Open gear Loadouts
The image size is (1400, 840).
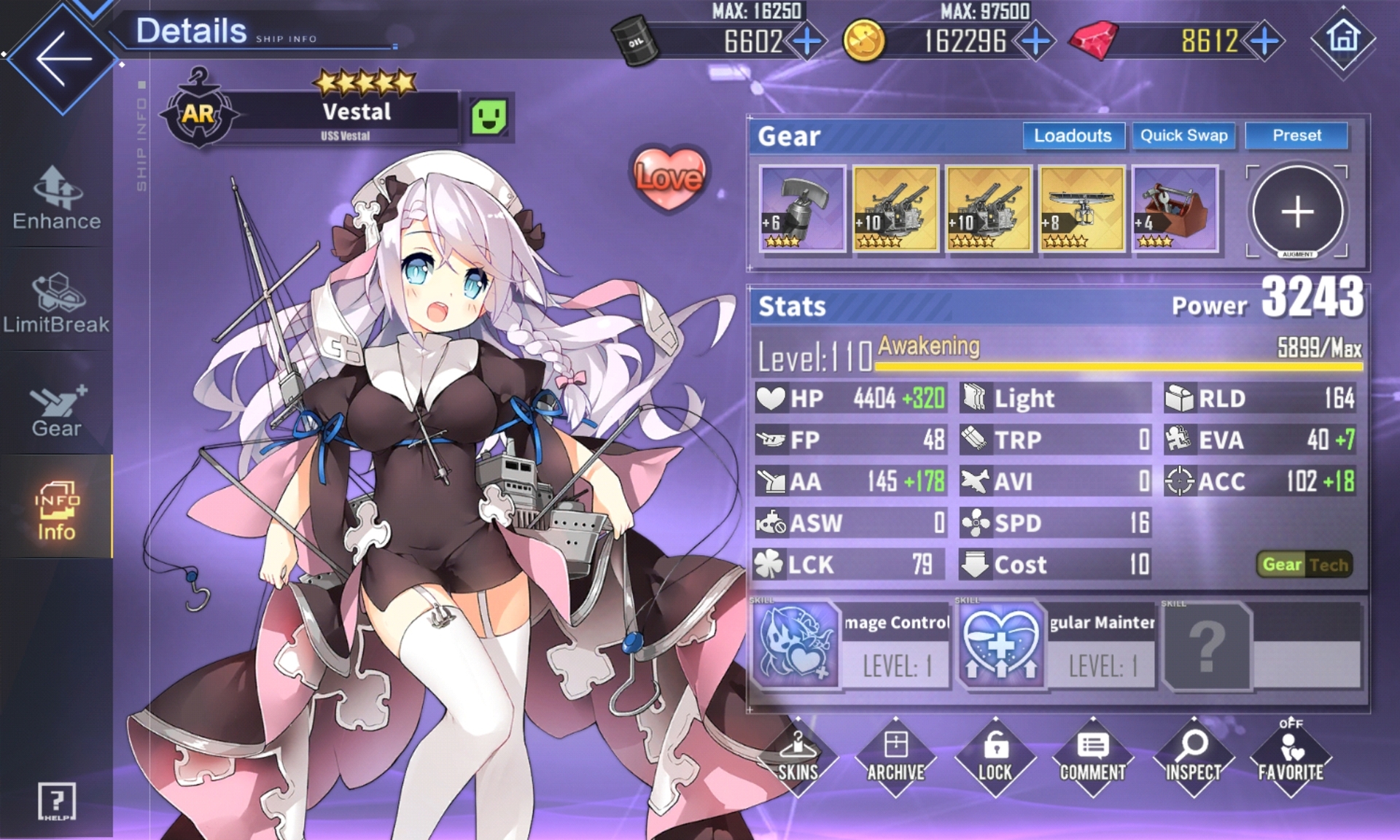tap(1073, 136)
